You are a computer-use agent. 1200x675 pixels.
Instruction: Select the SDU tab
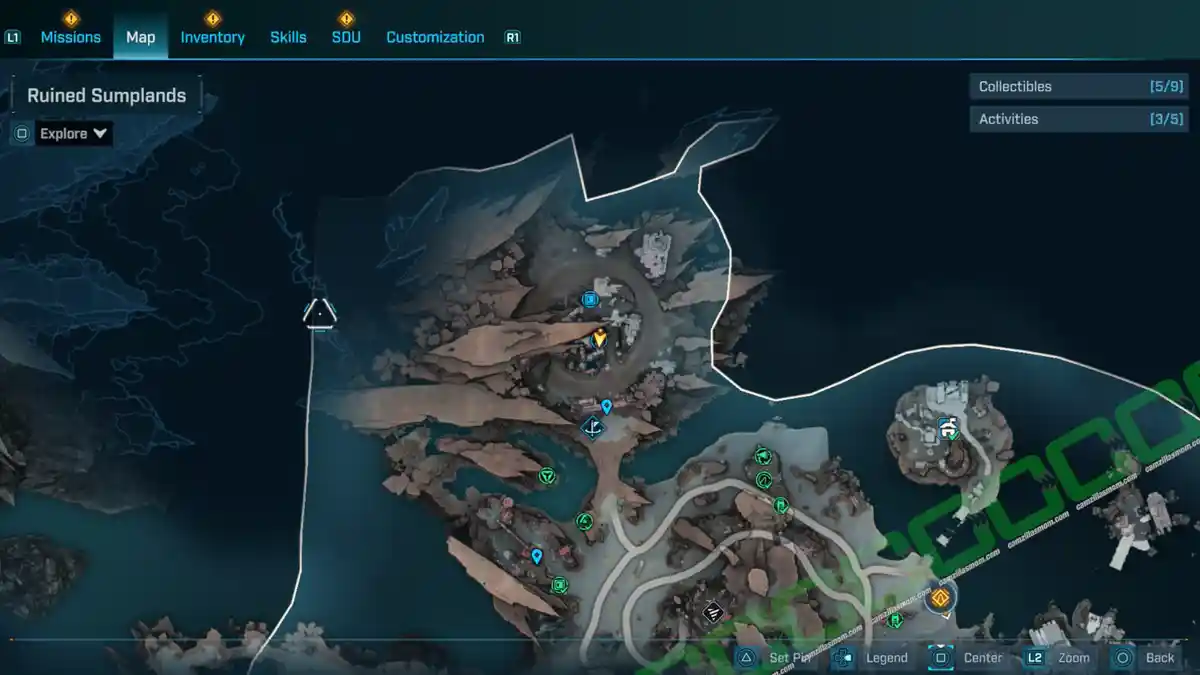(346, 37)
